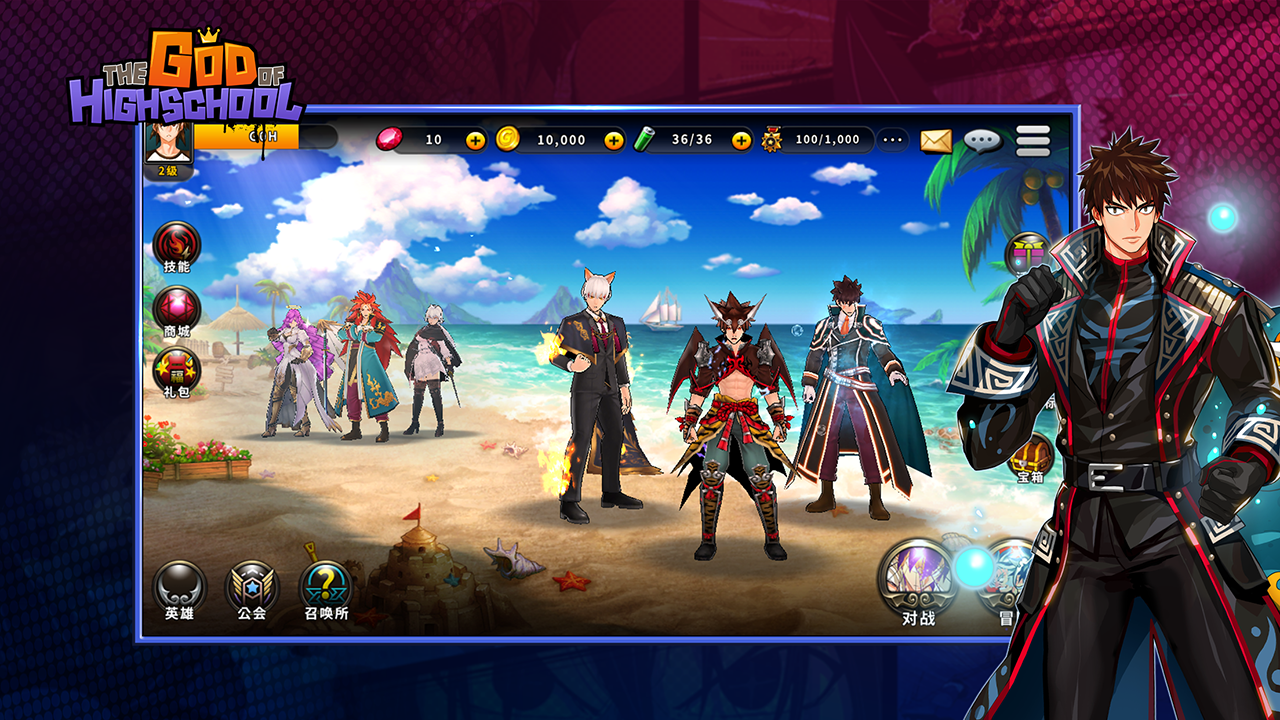Click the gold coin plus button
This screenshot has width=1280, height=720.
[x=616, y=141]
